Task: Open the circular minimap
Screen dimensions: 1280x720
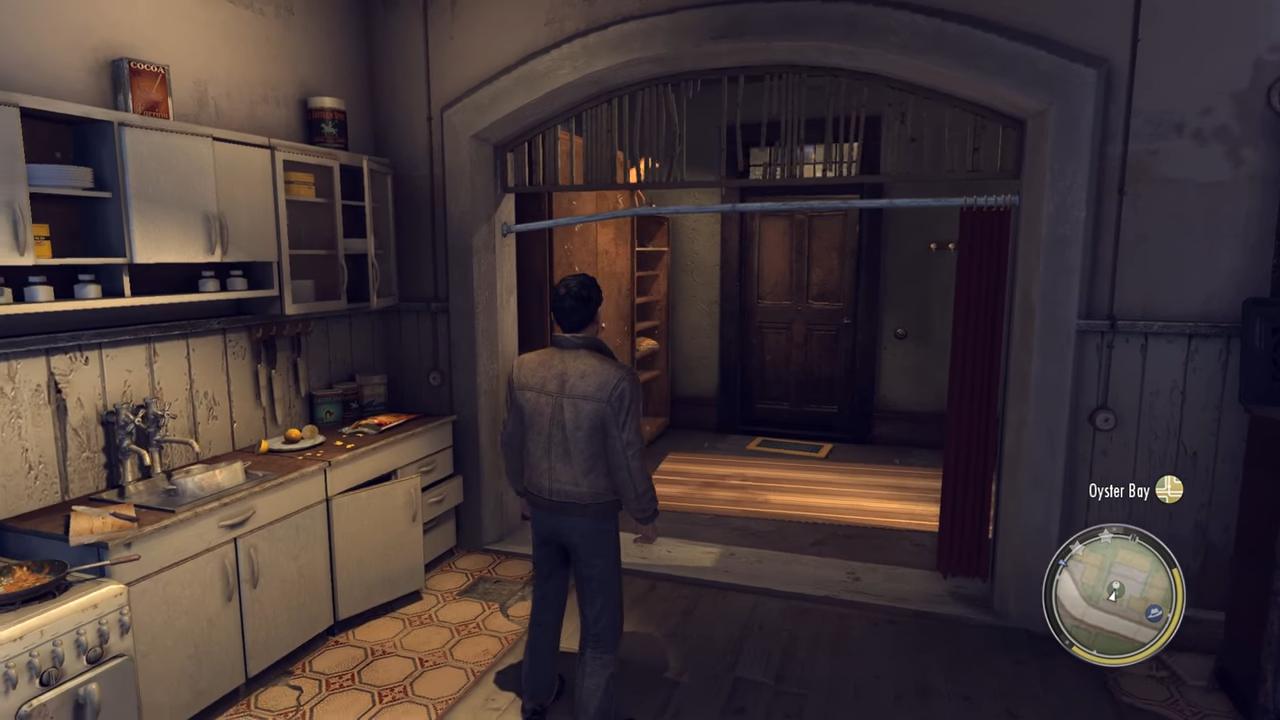Action: click(x=1112, y=594)
